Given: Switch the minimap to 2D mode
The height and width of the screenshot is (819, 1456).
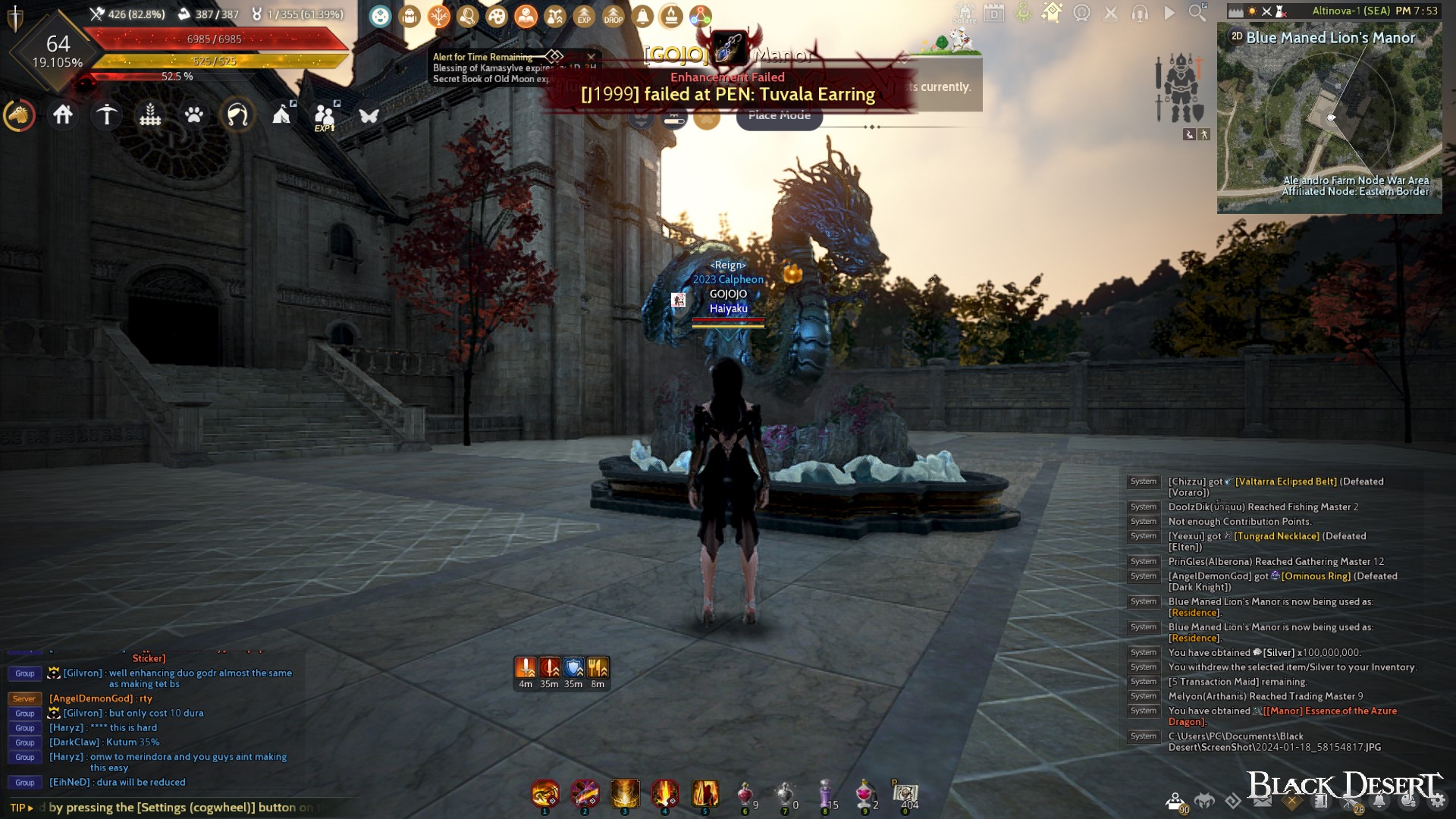Looking at the screenshot, I should click(1236, 36).
